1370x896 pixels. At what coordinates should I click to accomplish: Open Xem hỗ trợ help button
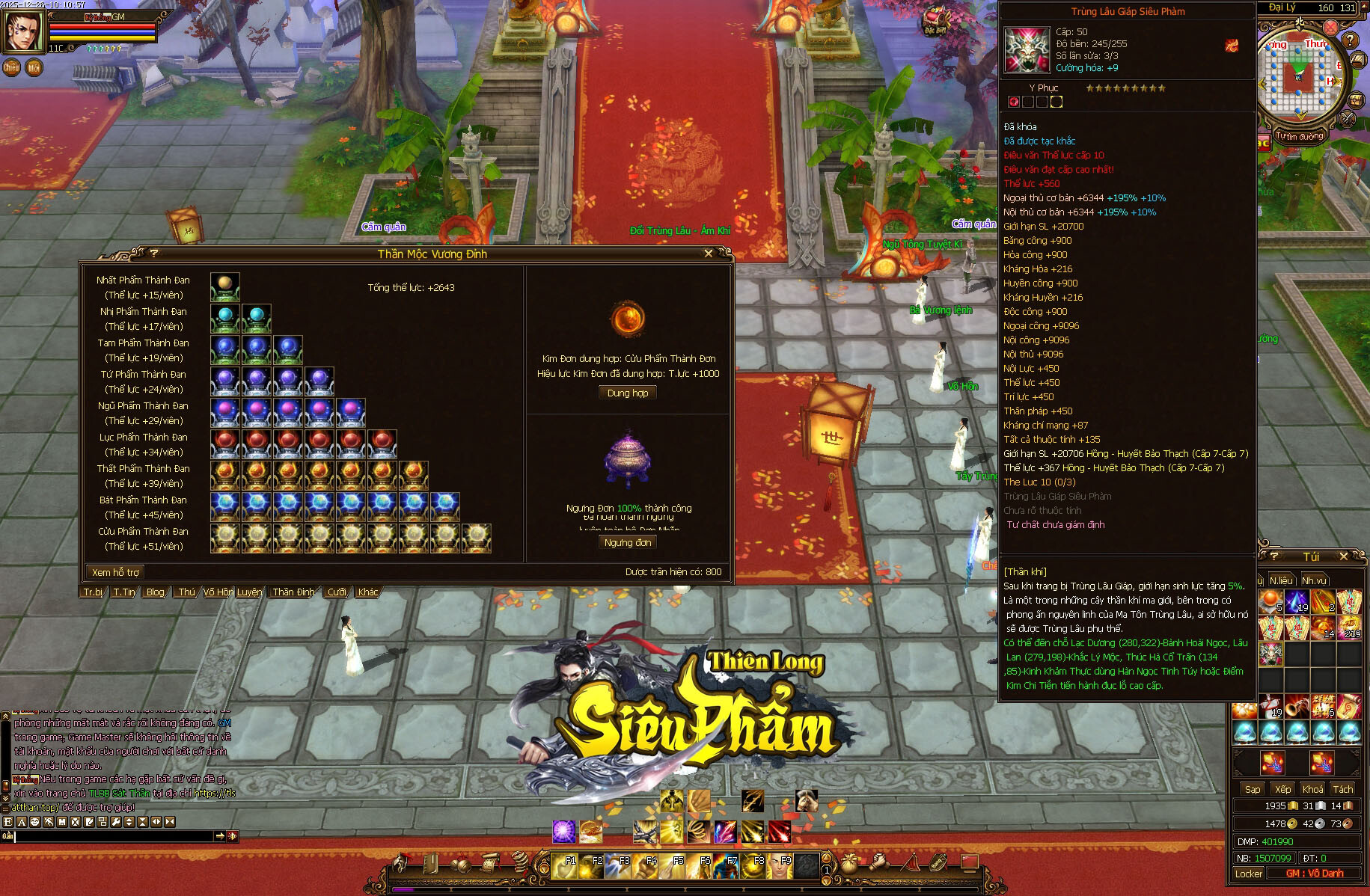click(x=115, y=573)
